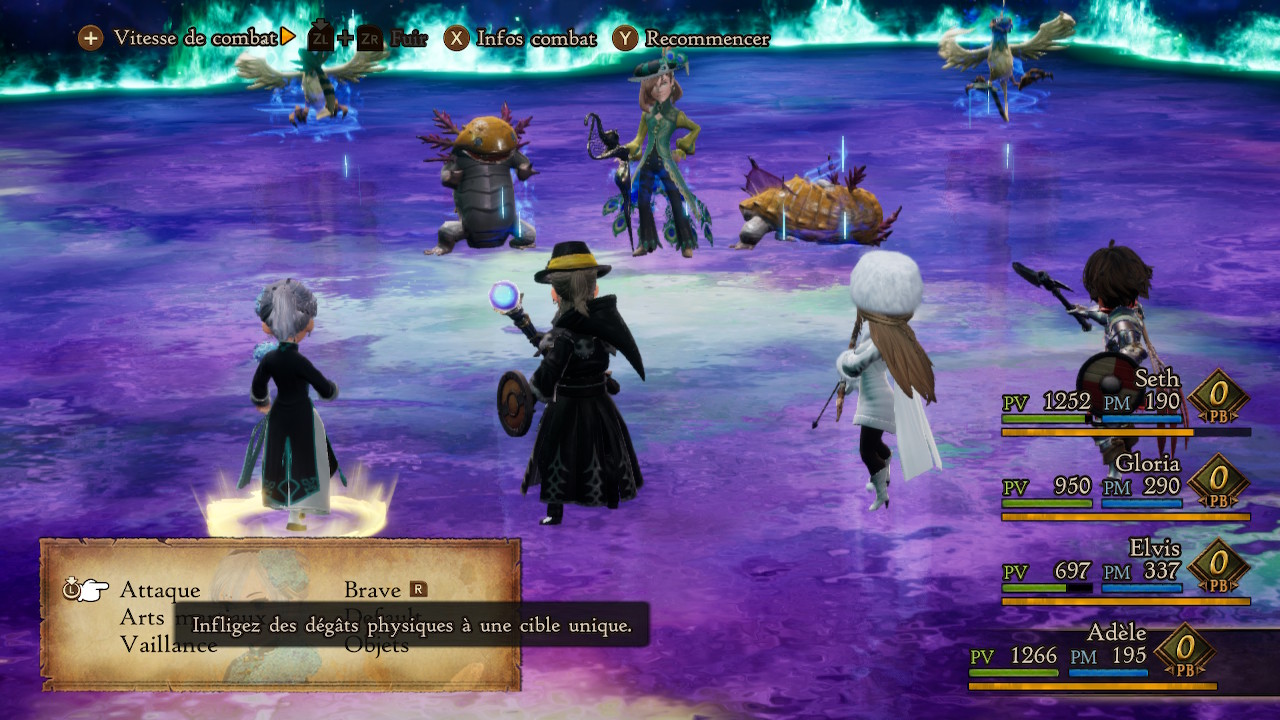Activate the Brave command
Image resolution: width=1280 pixels, height=720 pixels.
pos(373,590)
